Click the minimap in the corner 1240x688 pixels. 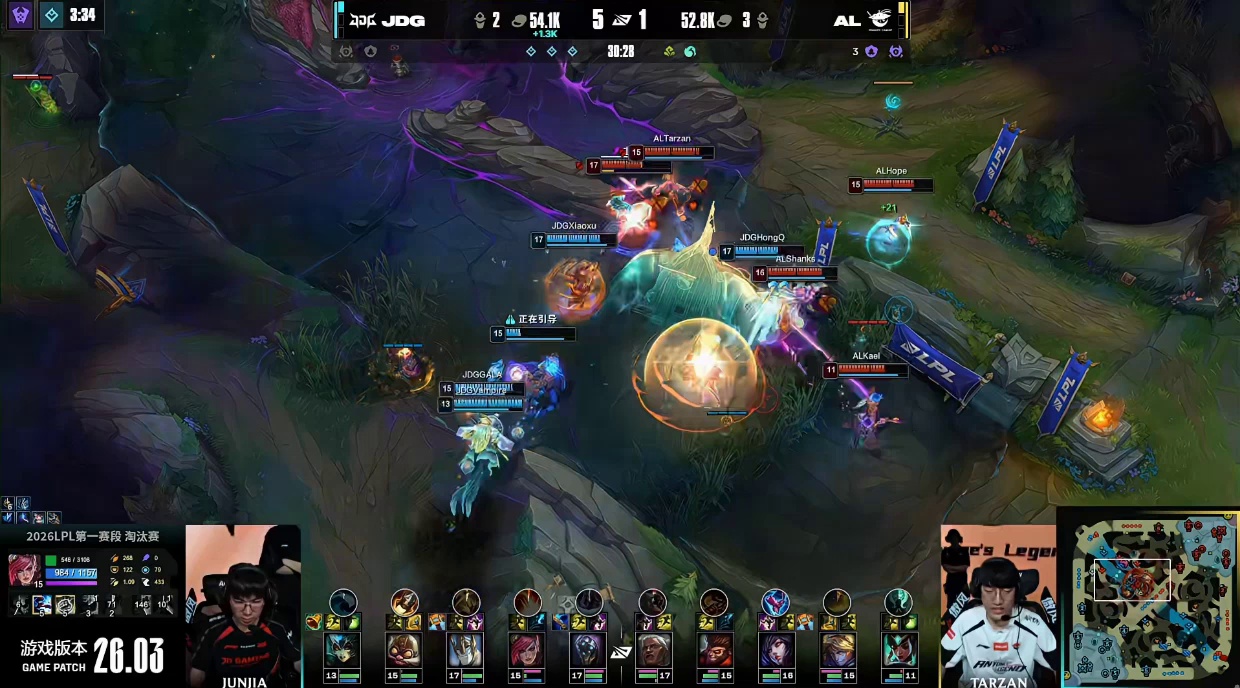(x=1148, y=599)
